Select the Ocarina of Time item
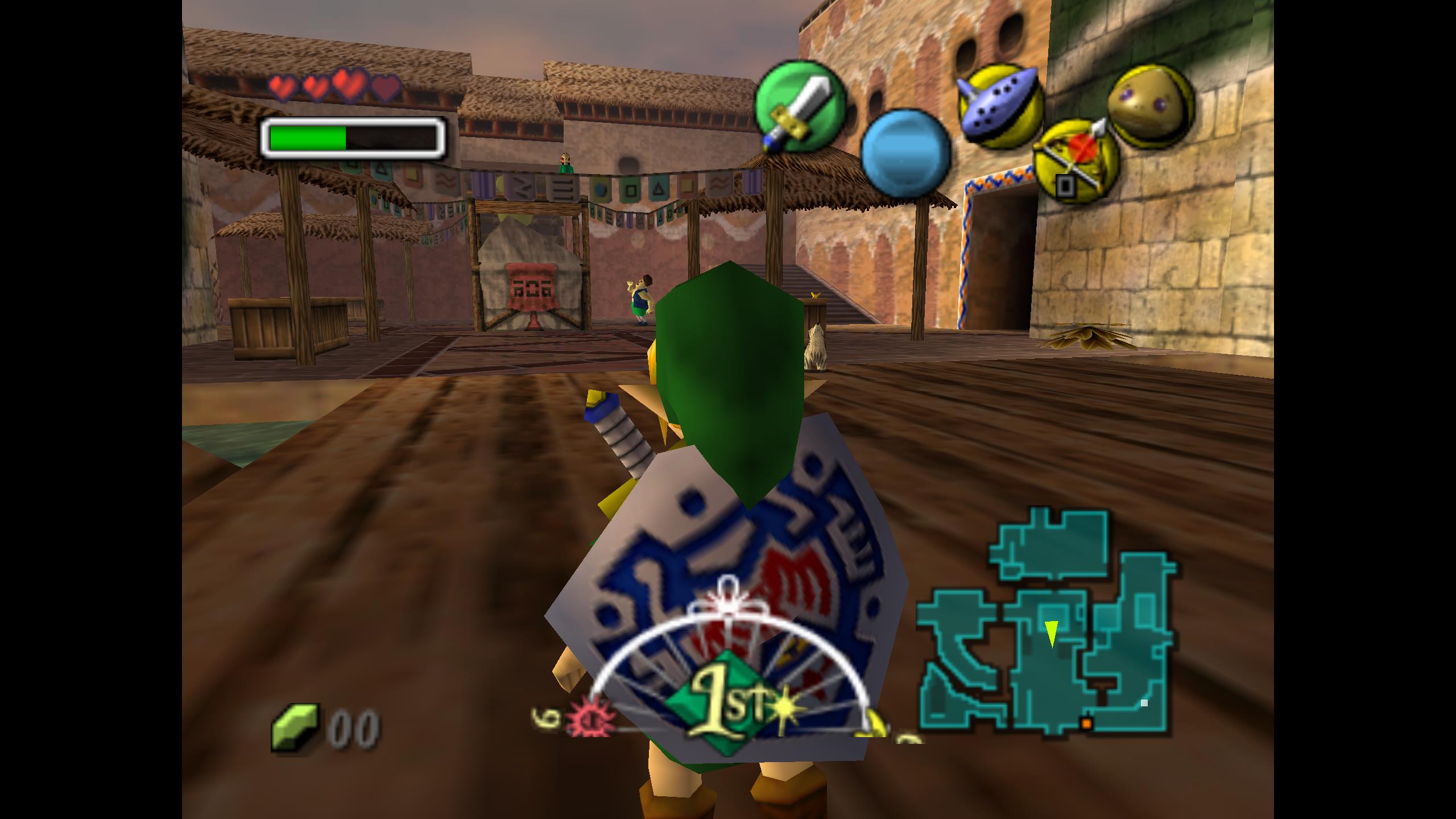Image resolution: width=1456 pixels, height=819 pixels. click(1000, 105)
